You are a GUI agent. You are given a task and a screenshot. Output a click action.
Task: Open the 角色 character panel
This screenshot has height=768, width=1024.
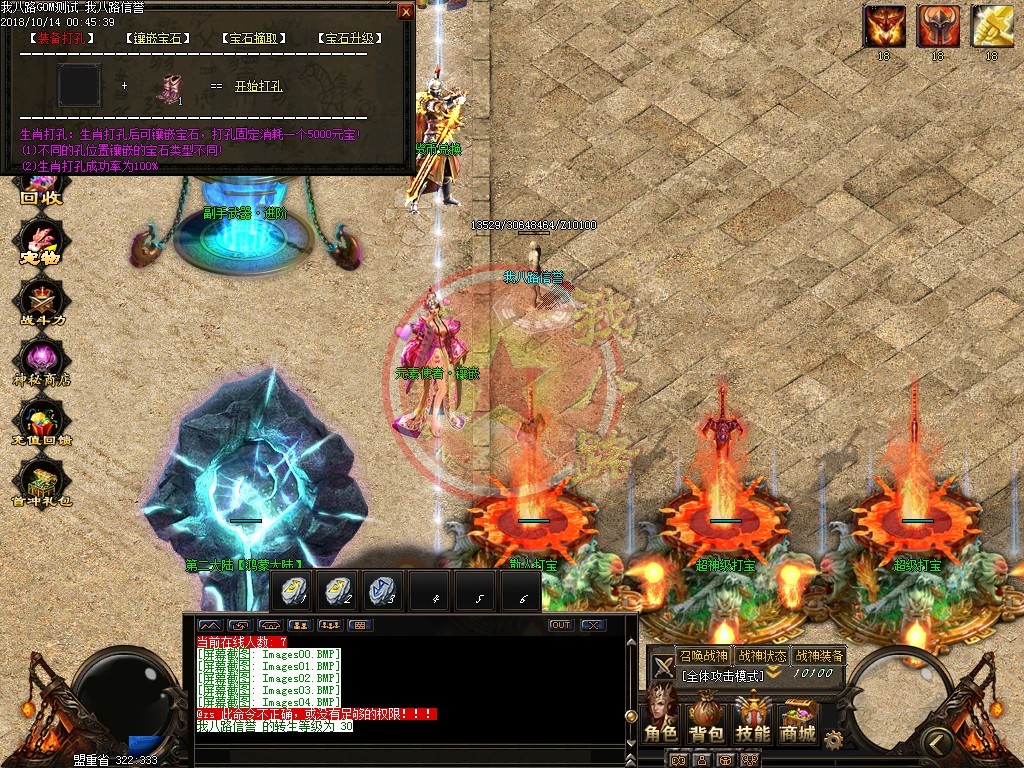[661, 720]
